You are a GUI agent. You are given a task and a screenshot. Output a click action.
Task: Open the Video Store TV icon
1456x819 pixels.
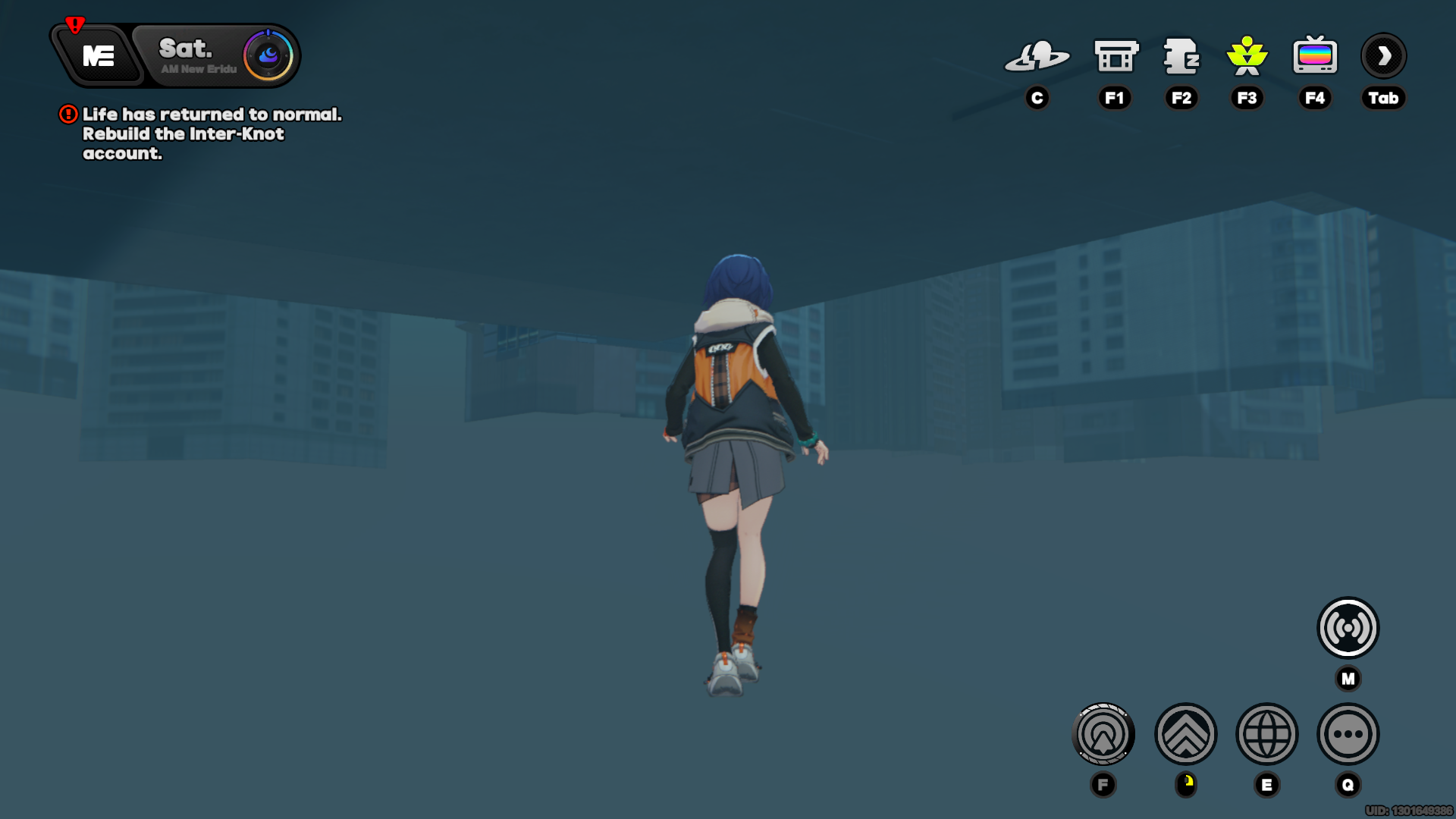pos(1315,55)
